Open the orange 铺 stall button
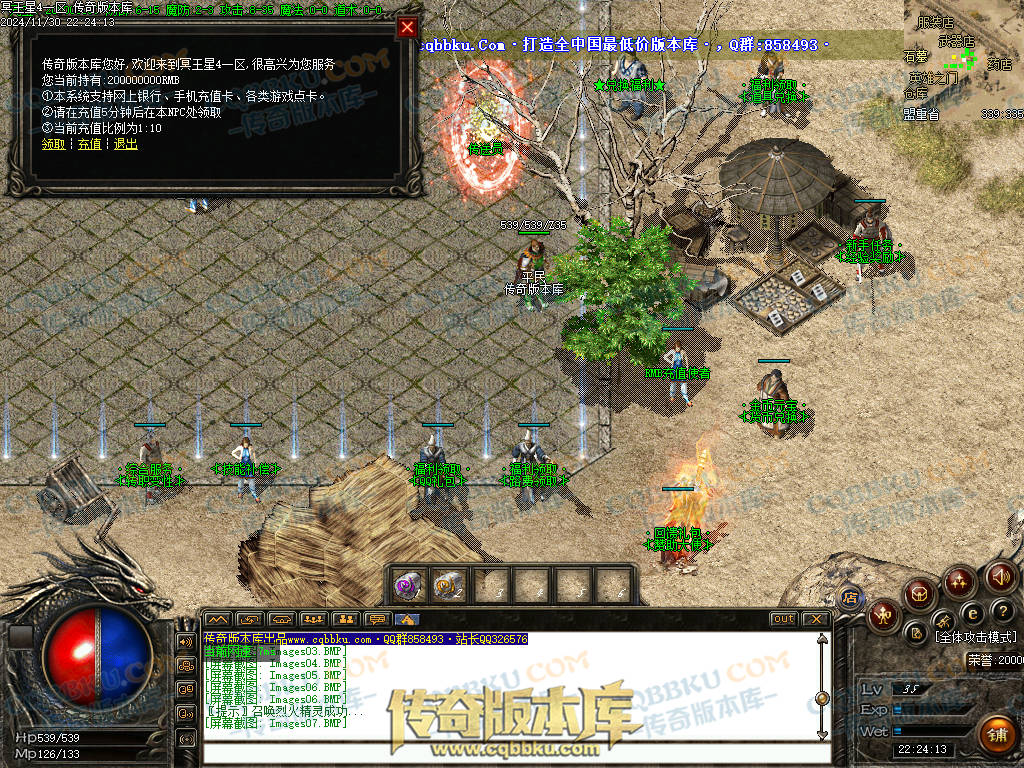The image size is (1024, 768). point(995,735)
